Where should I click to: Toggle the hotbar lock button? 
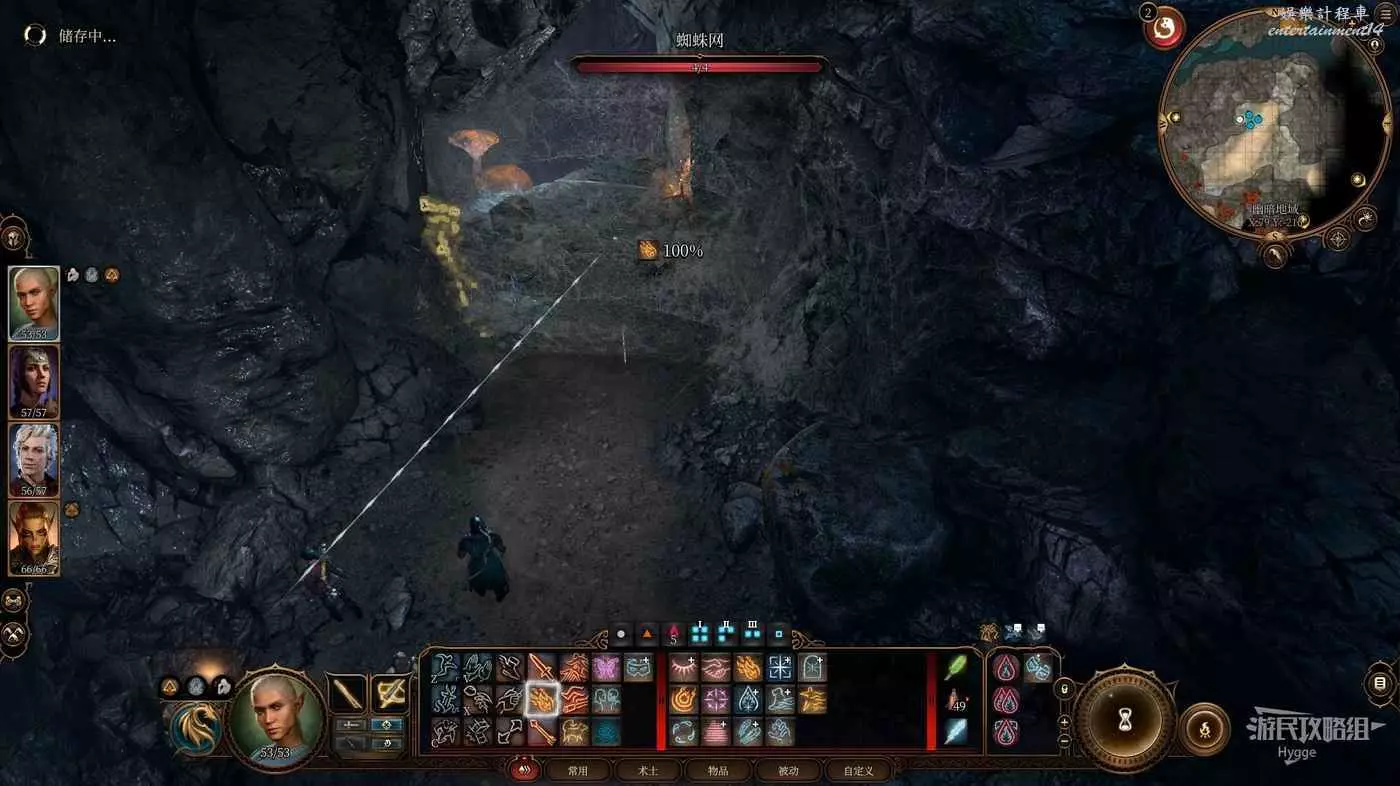pos(1064,690)
